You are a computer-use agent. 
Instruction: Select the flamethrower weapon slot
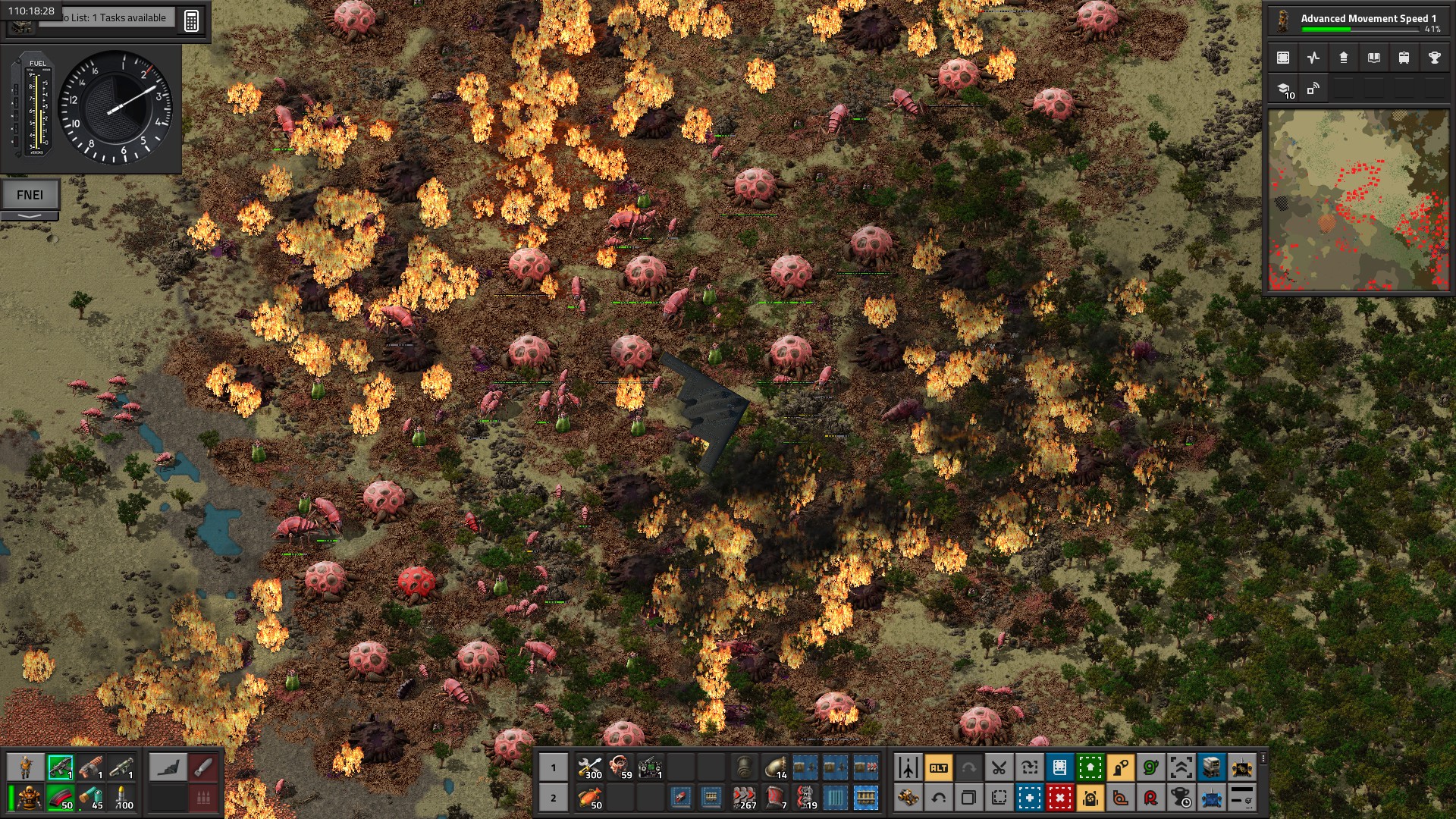[x=90, y=767]
